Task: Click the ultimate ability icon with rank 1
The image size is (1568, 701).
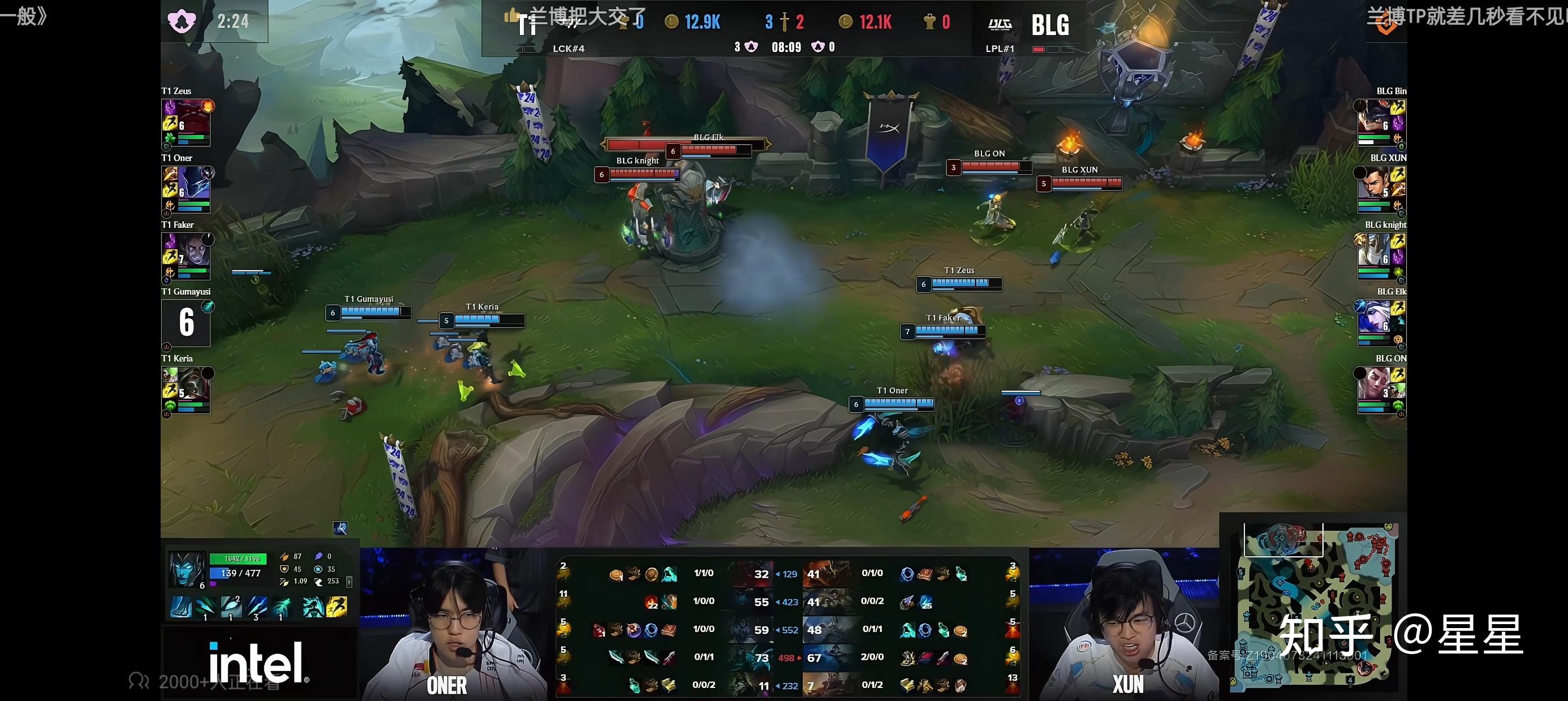Action: tap(281, 607)
